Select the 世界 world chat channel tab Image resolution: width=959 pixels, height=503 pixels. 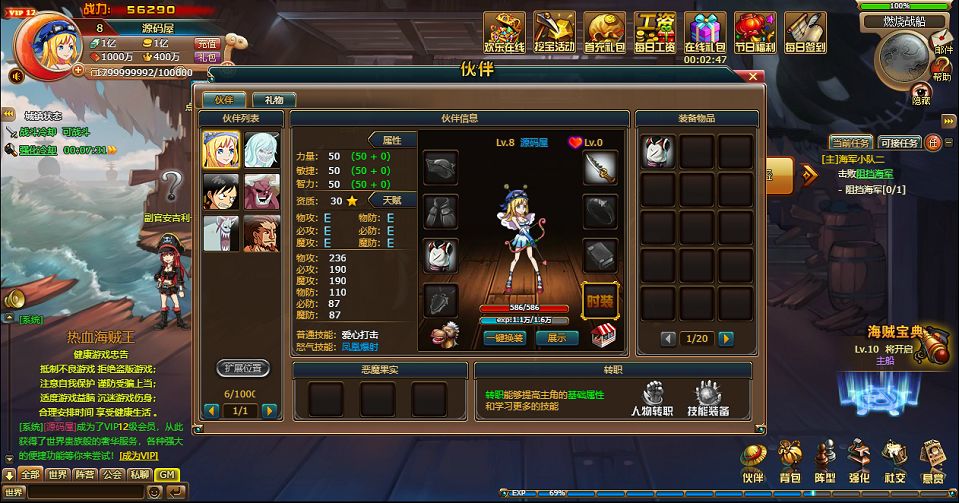(58, 475)
